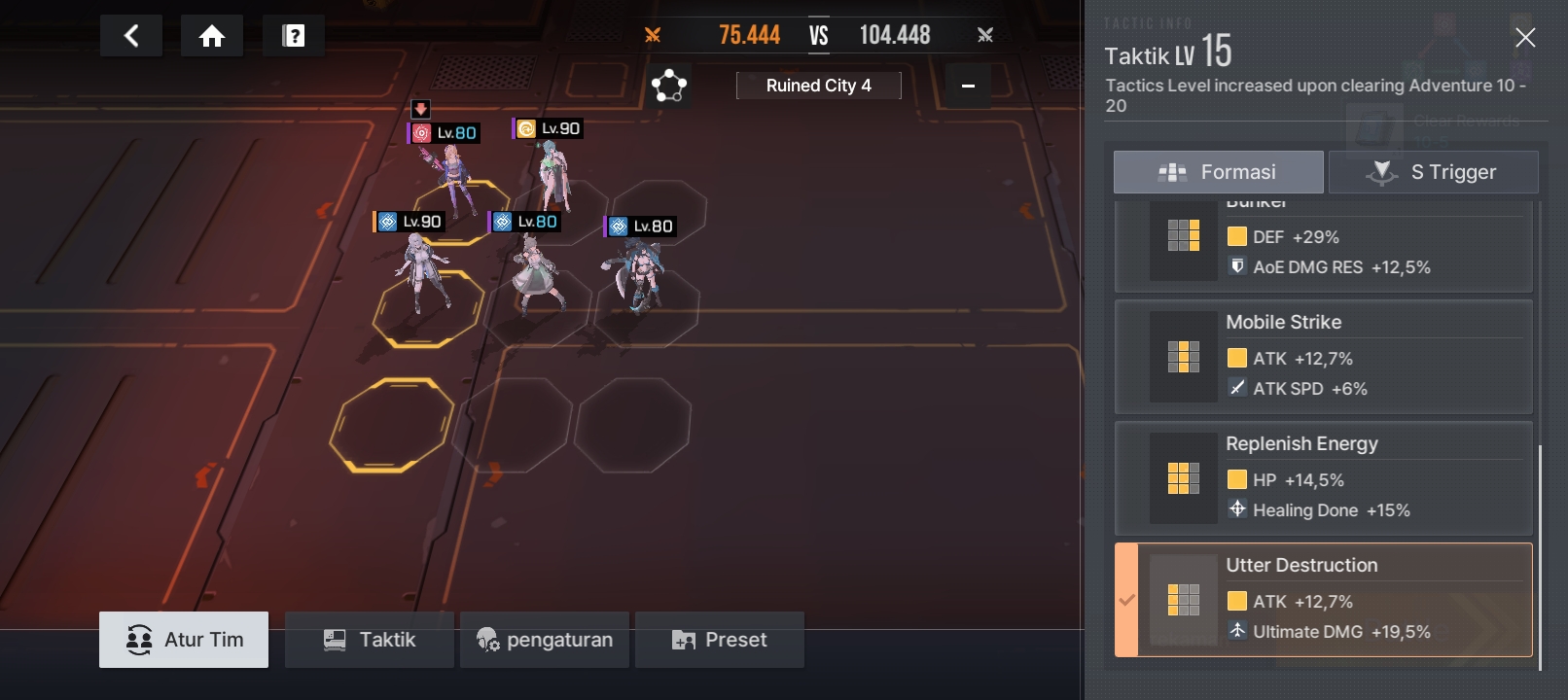Select the Utter Destruction formation
Screen dimensions: 1568x700
1323,600
